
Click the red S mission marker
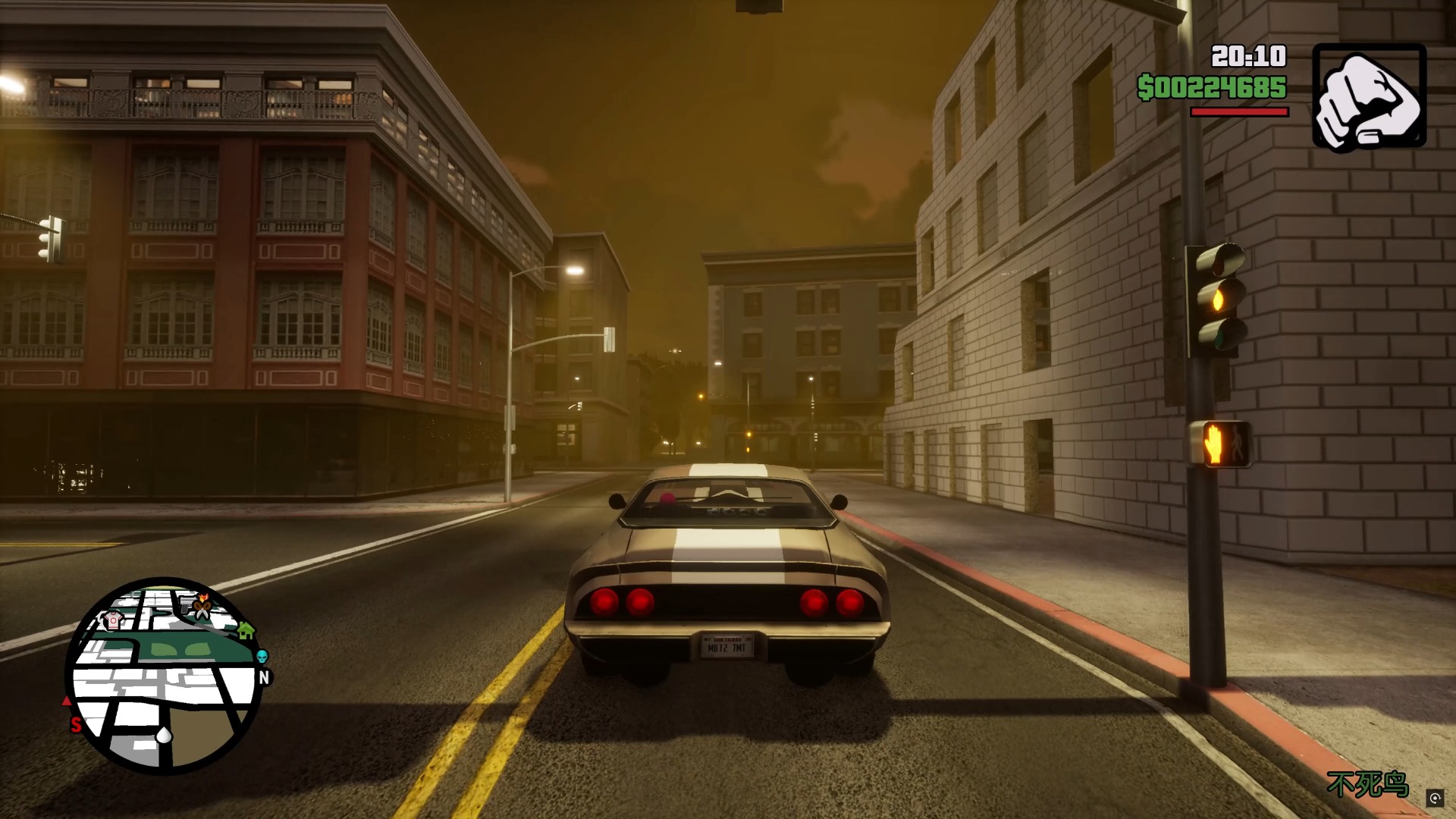[x=76, y=725]
